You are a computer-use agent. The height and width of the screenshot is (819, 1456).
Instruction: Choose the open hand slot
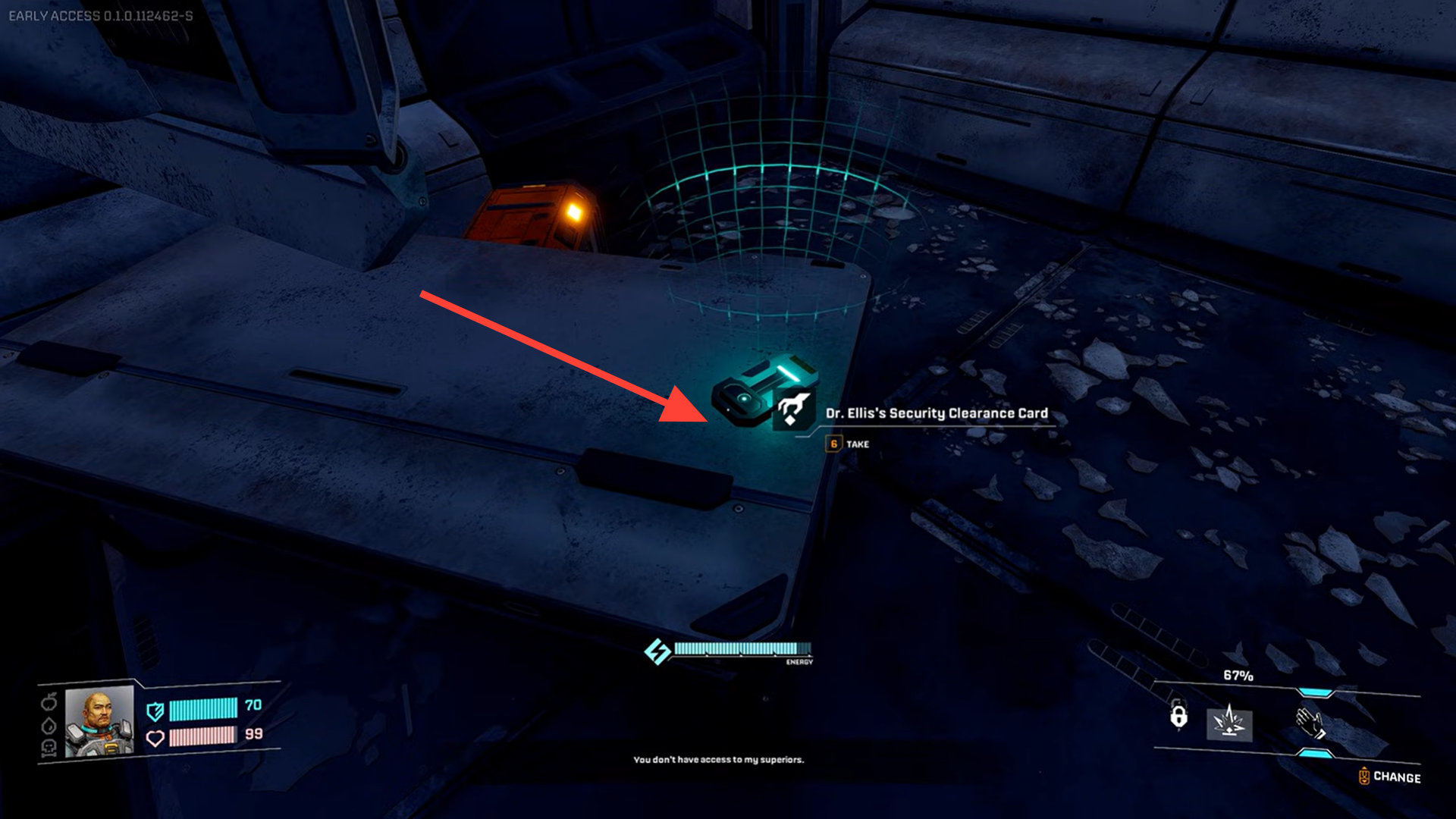click(1310, 722)
